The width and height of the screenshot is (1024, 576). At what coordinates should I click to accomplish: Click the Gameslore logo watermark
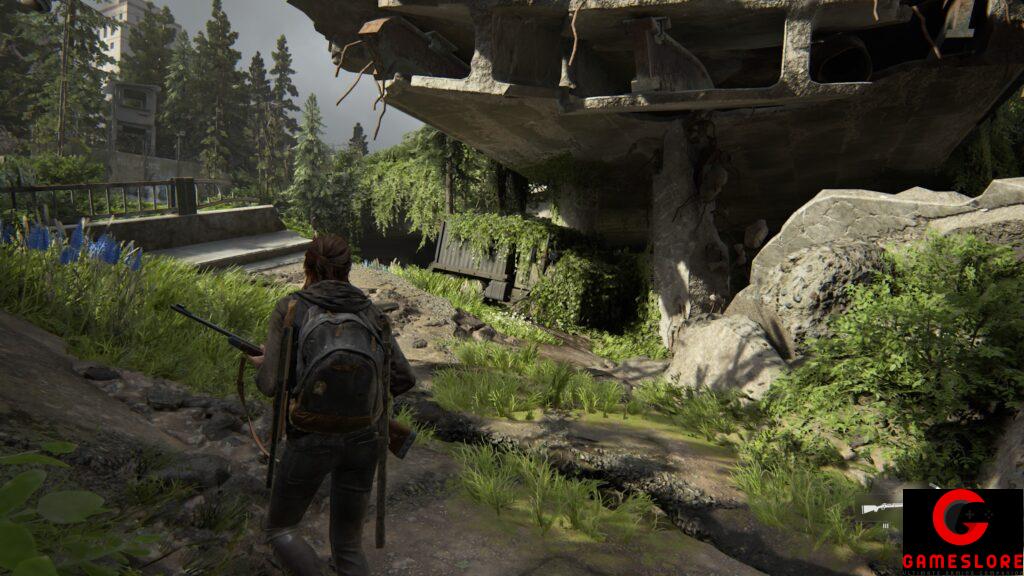[x=962, y=531]
